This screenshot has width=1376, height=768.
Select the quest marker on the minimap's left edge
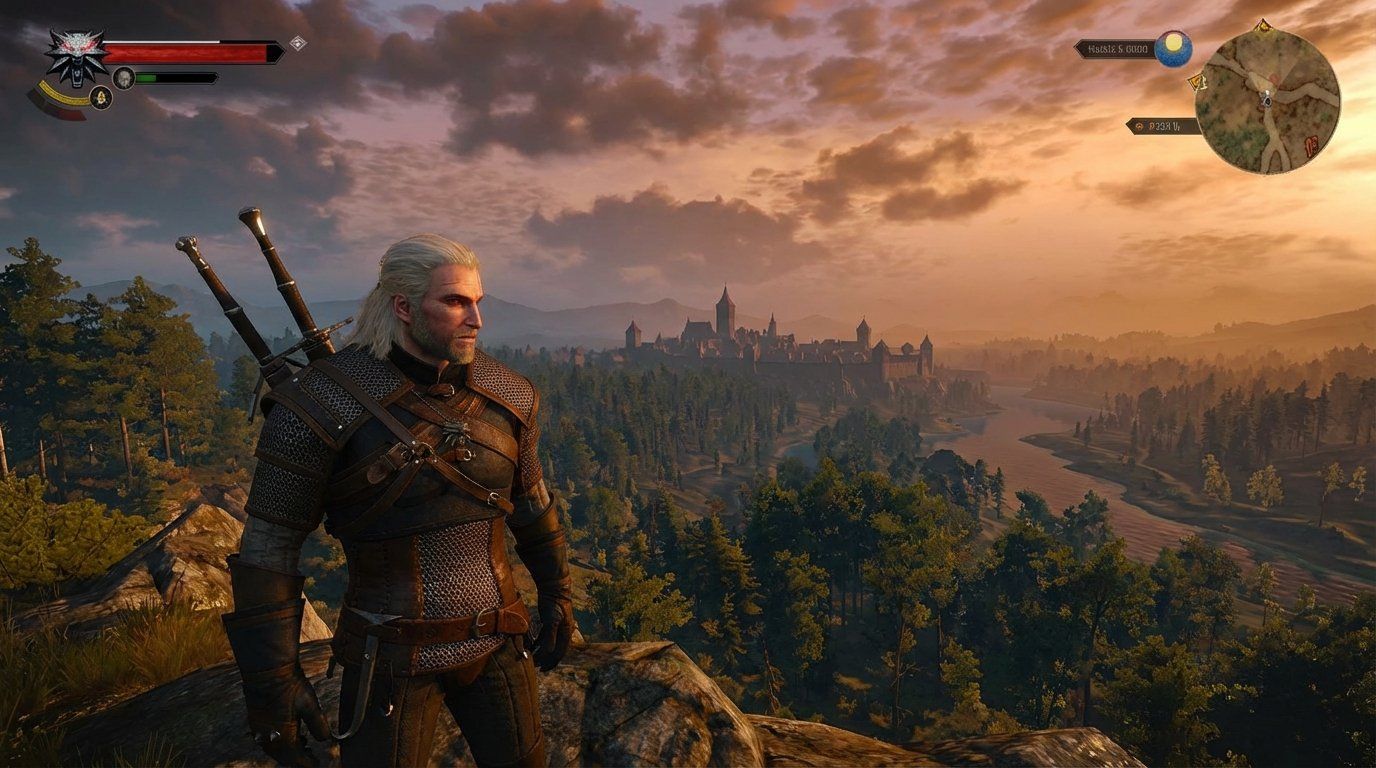(x=1198, y=82)
